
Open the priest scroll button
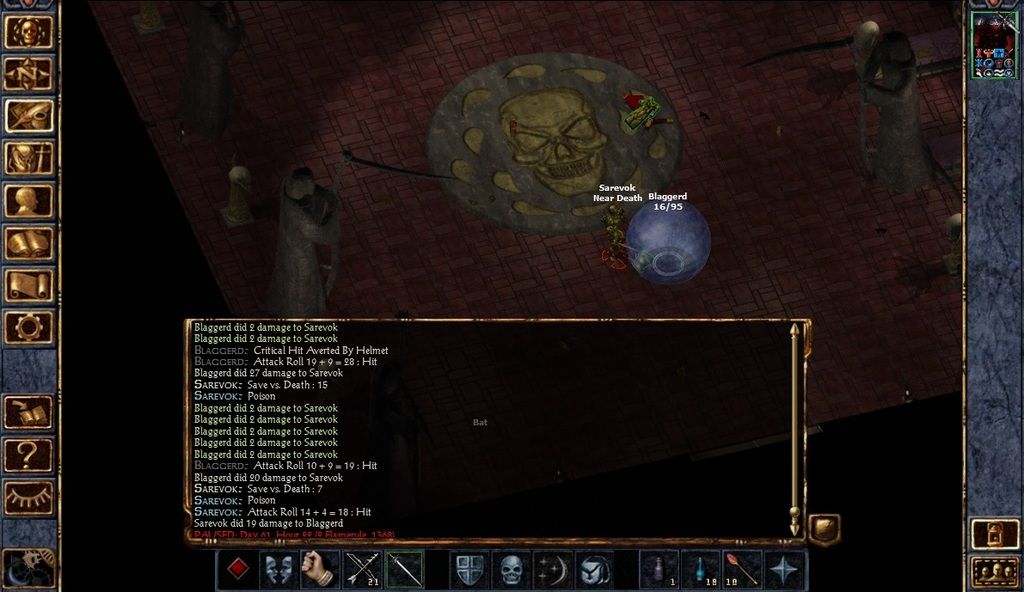coord(29,285)
